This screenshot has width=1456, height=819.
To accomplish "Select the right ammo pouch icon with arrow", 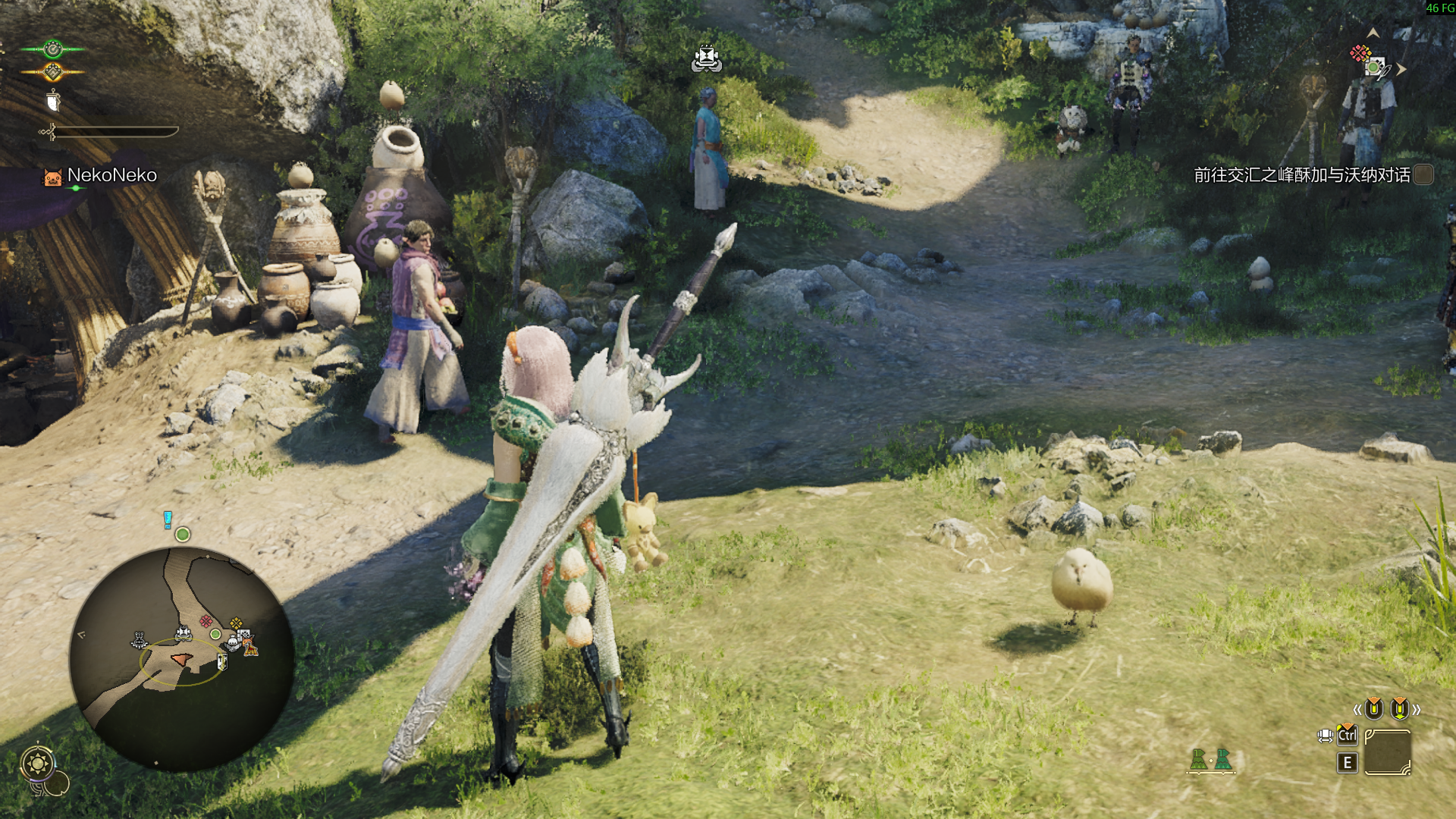I will tap(1399, 709).
